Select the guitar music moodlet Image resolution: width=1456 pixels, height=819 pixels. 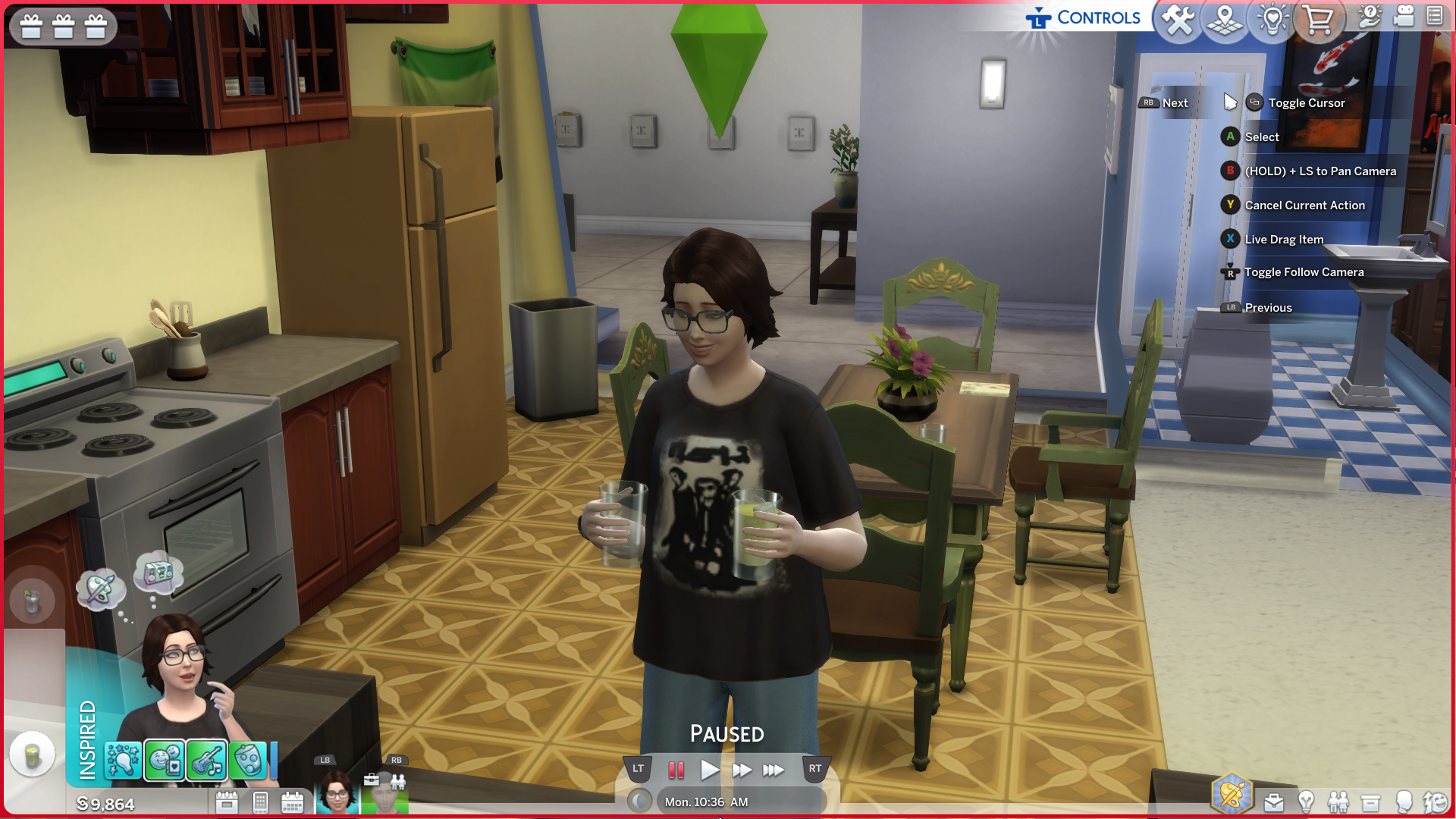[x=206, y=760]
